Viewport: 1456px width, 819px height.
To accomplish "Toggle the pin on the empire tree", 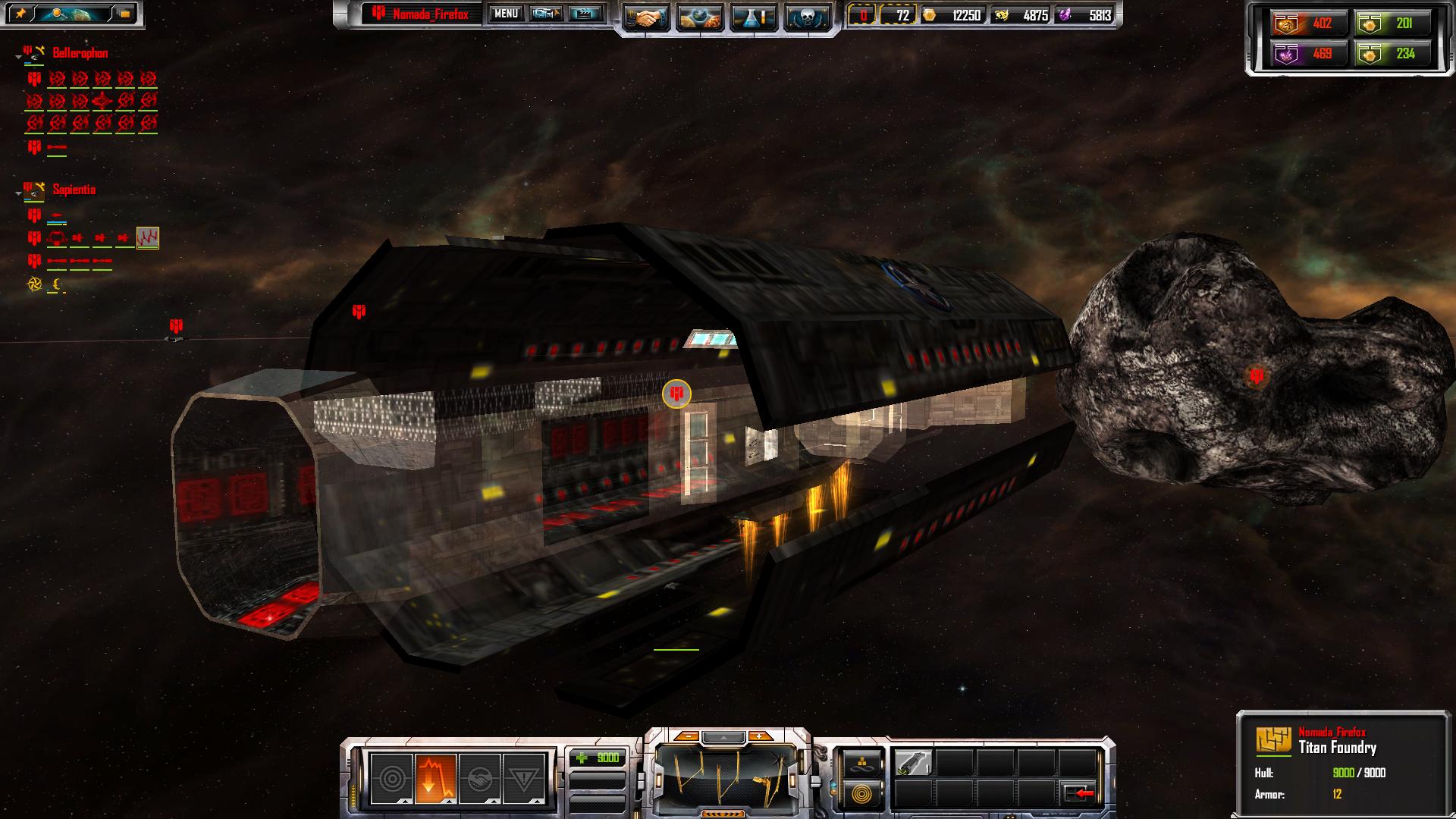I will [x=20, y=14].
